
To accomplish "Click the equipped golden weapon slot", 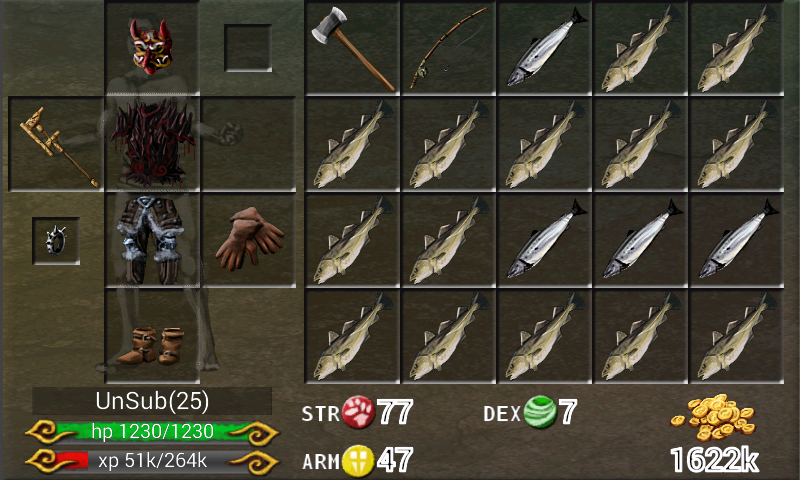I will [56, 145].
